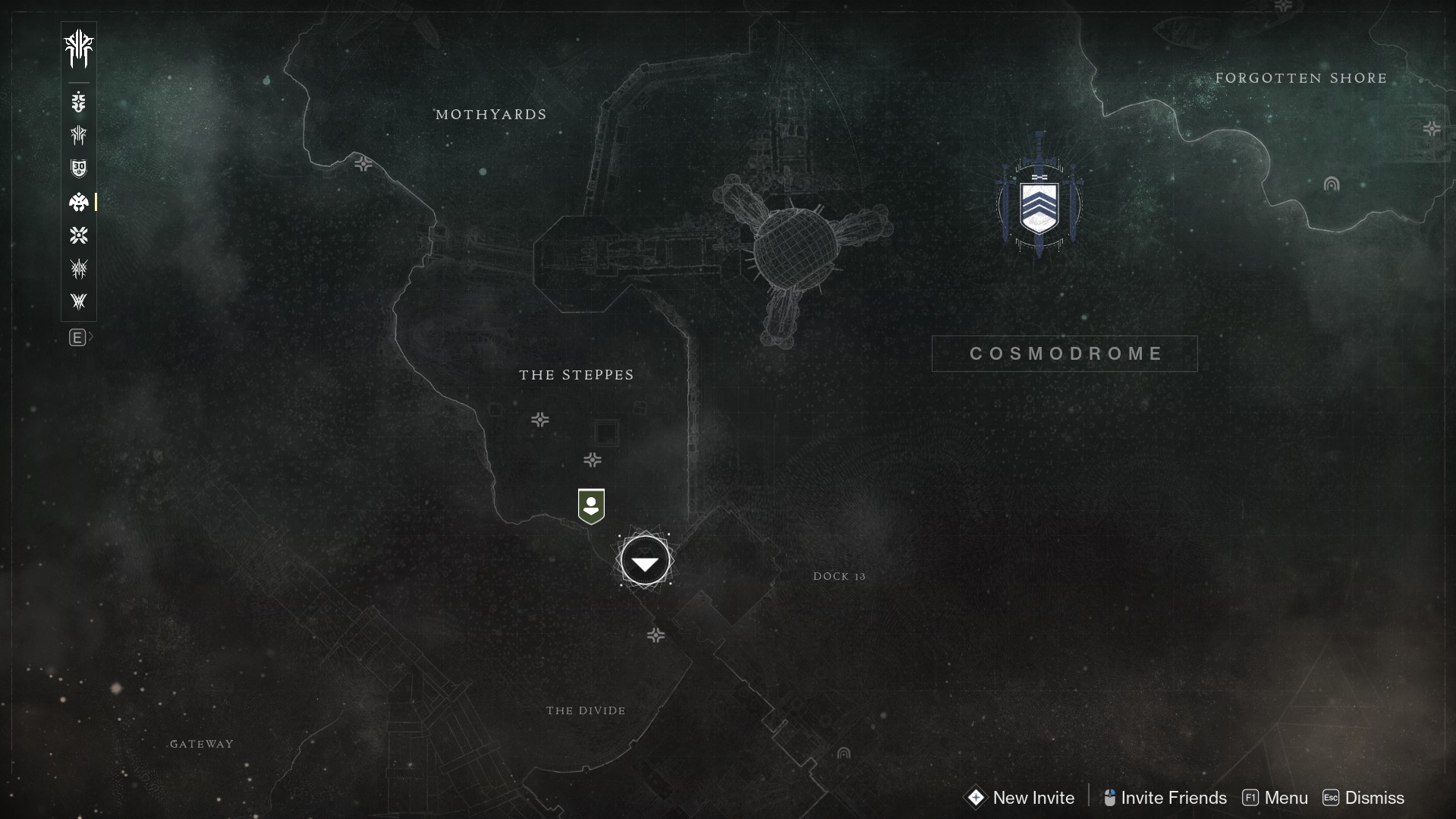Select the season rank 30 badge icon

tap(79, 168)
